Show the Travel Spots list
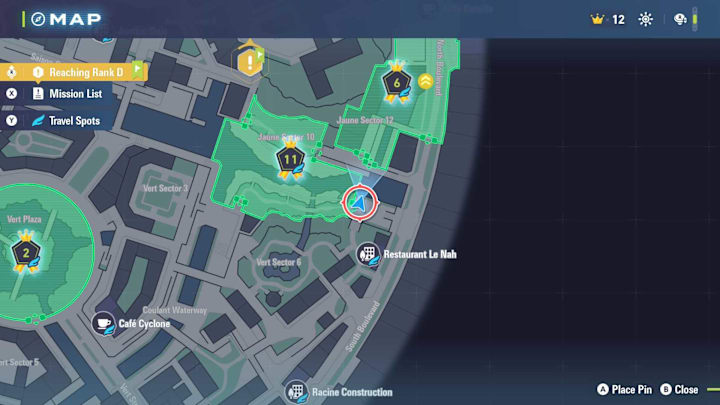 tap(75, 121)
